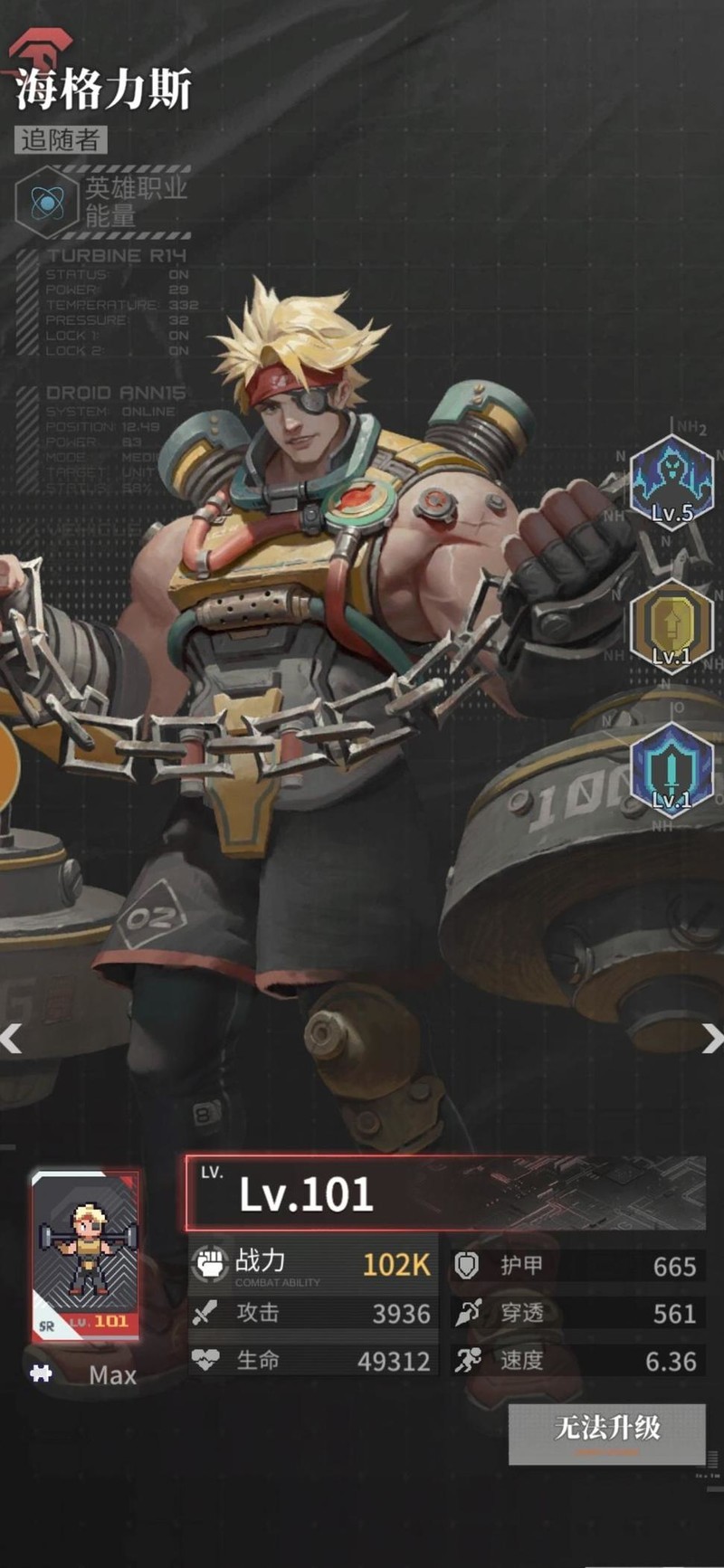Image resolution: width=724 pixels, height=1568 pixels.
Task: Show the next hero with right arrow
Action: coord(711,1039)
